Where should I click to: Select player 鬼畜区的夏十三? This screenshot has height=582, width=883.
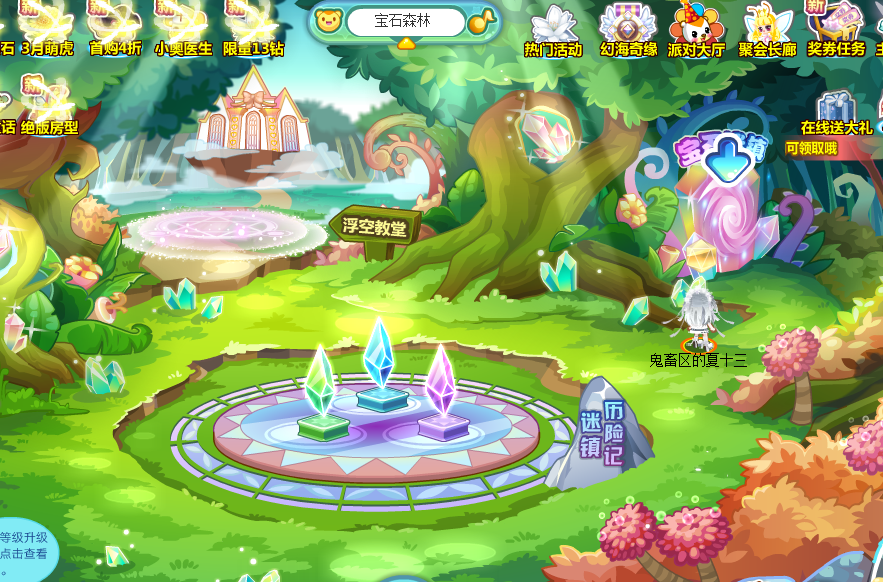(x=696, y=318)
